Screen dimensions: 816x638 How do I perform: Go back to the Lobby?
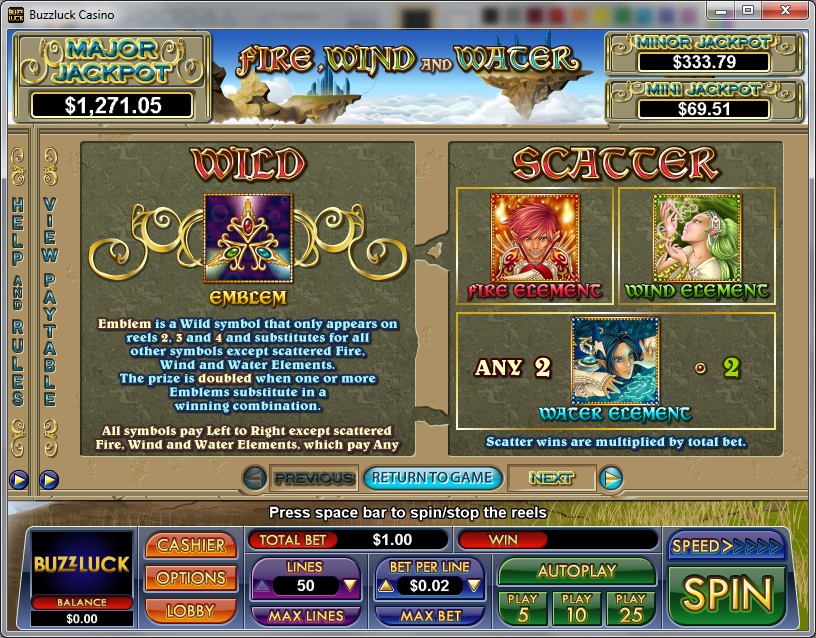(190, 610)
